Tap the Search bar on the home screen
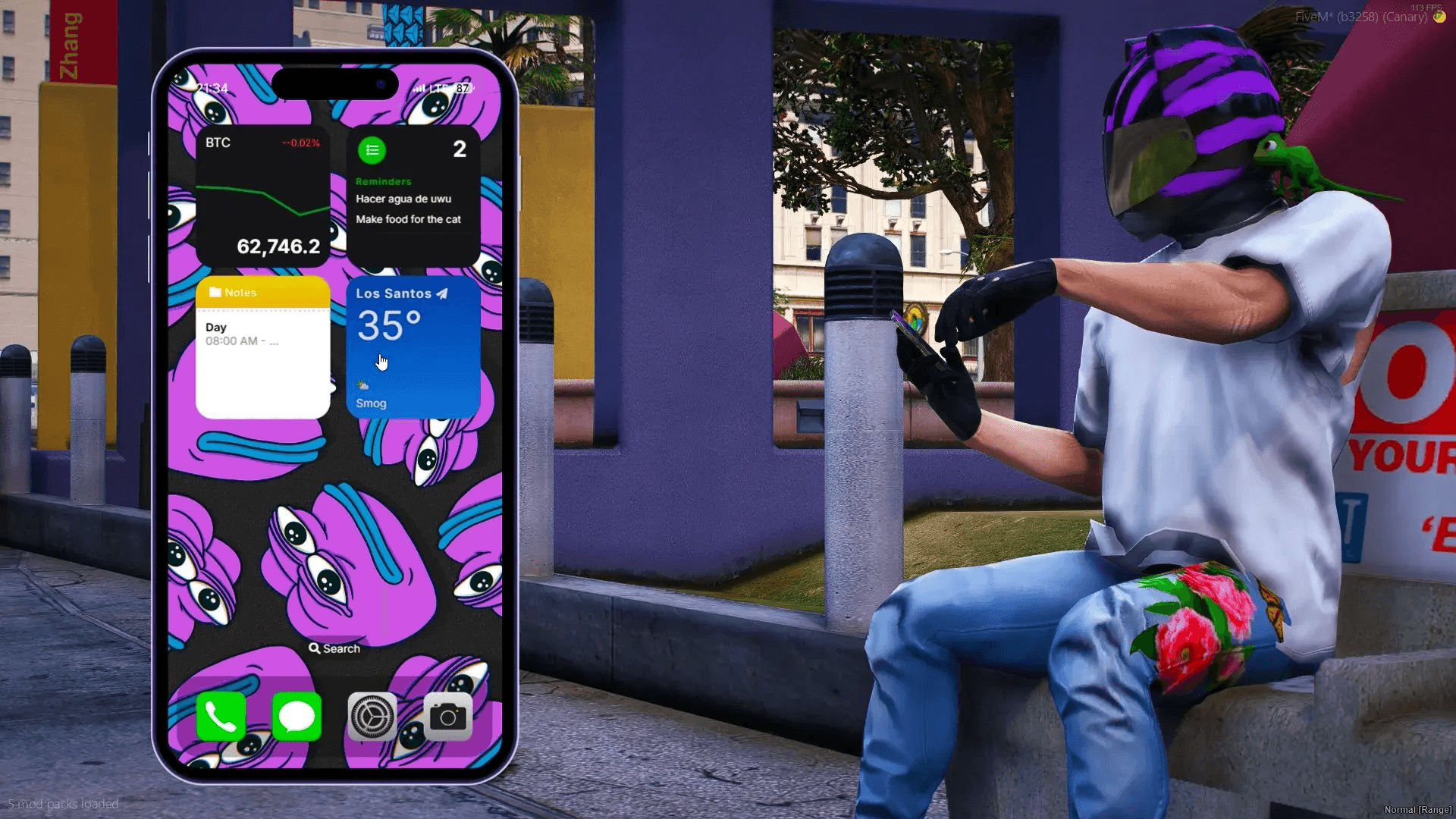The width and height of the screenshot is (1456, 819). 334,648
